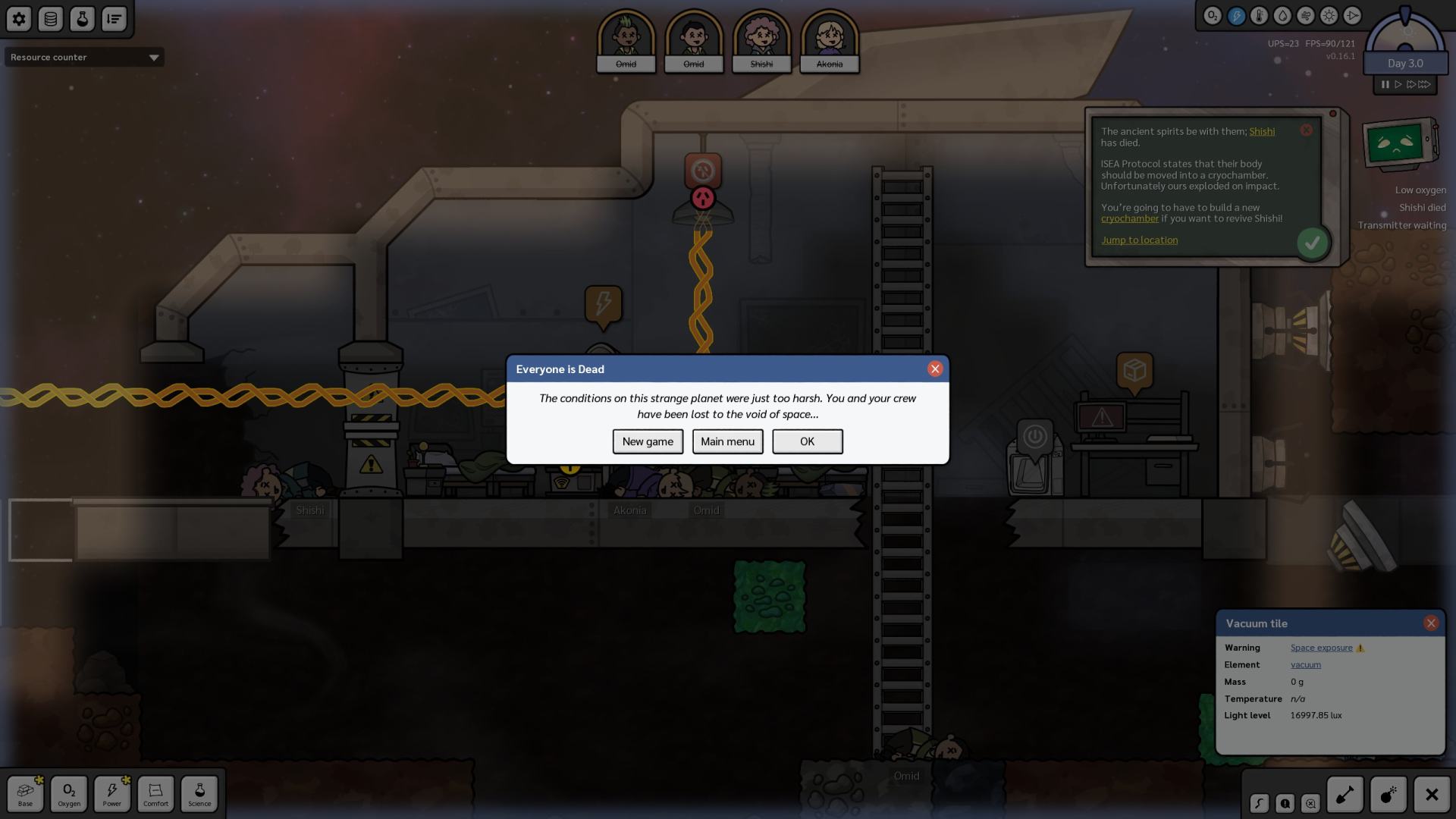This screenshot has width=1456, height=819.
Task: Return to Main menu from the dialog
Action: click(727, 441)
